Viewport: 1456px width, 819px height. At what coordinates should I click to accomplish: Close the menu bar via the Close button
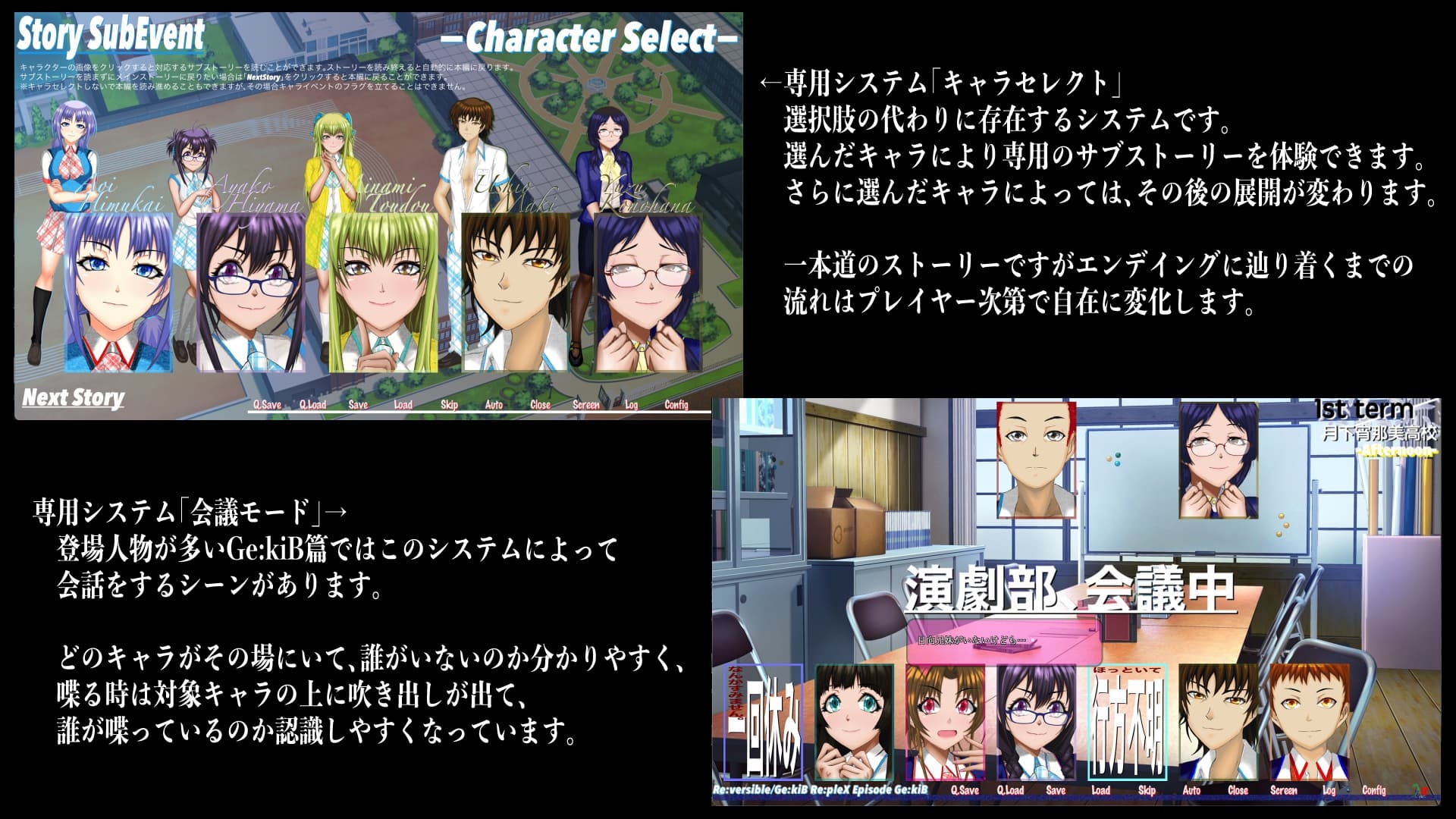click(x=539, y=406)
